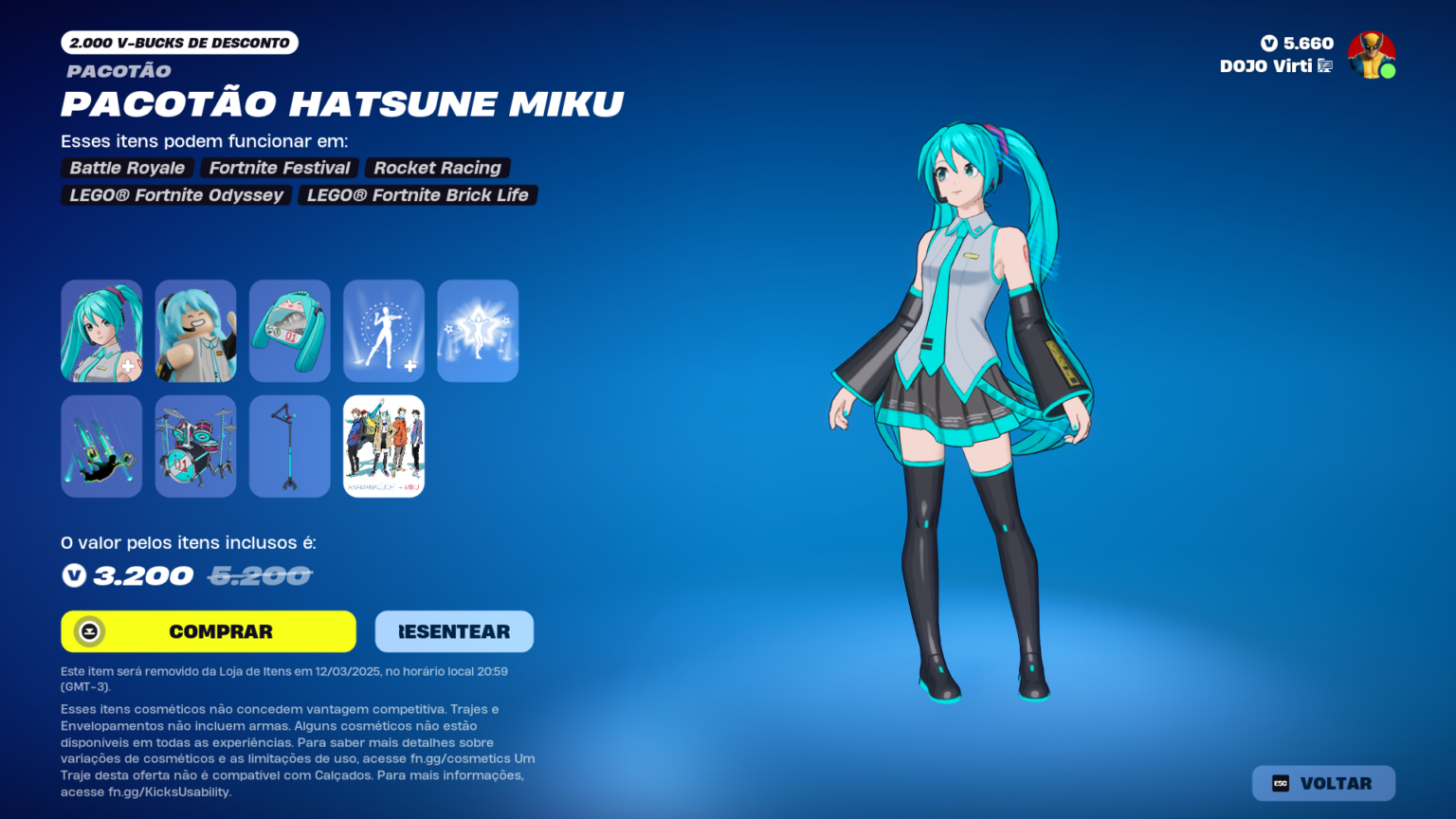
Task: Select the Miku emote item
Action: (x=383, y=331)
